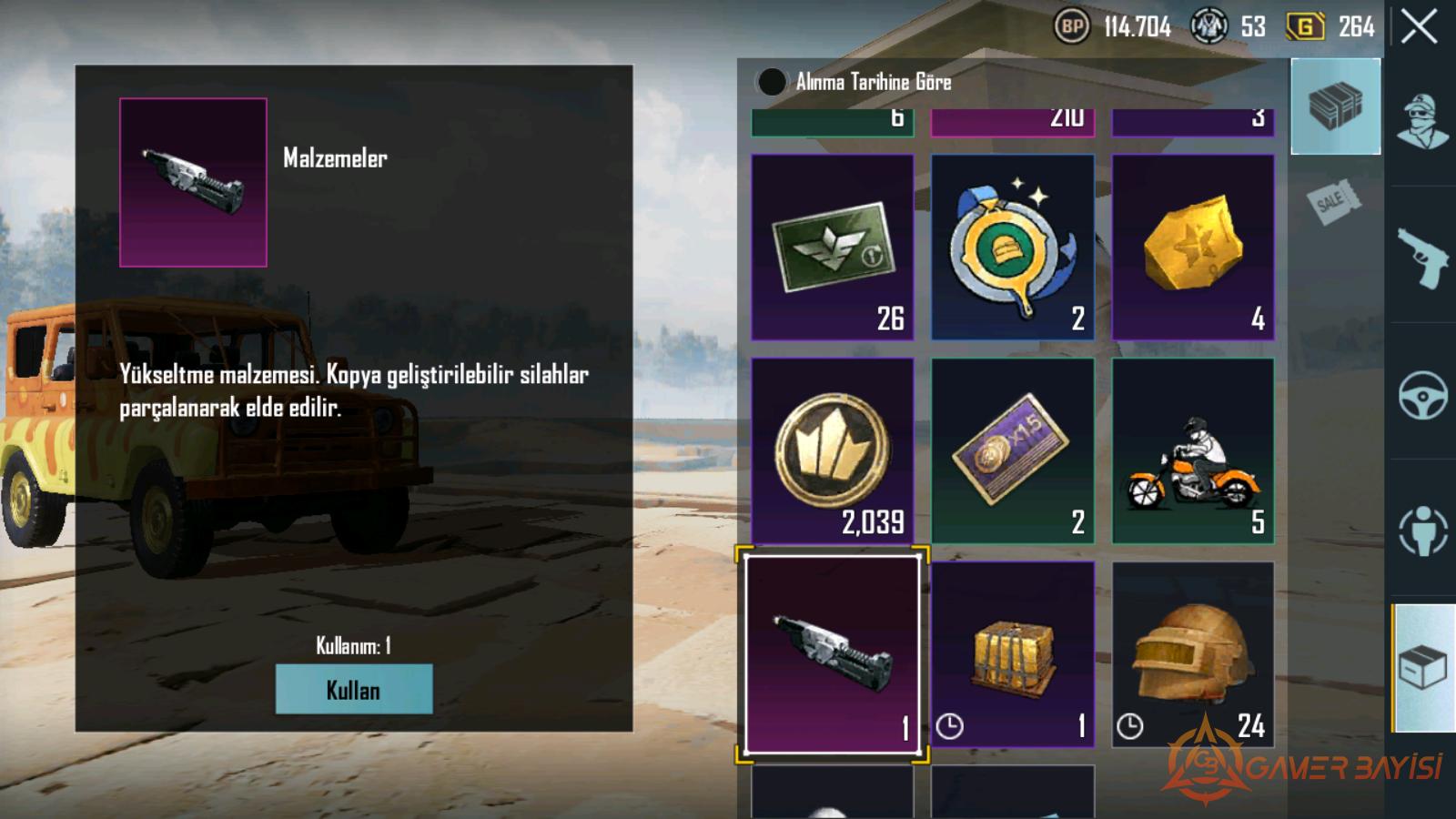Choose the gold star nugget item

(1192, 247)
